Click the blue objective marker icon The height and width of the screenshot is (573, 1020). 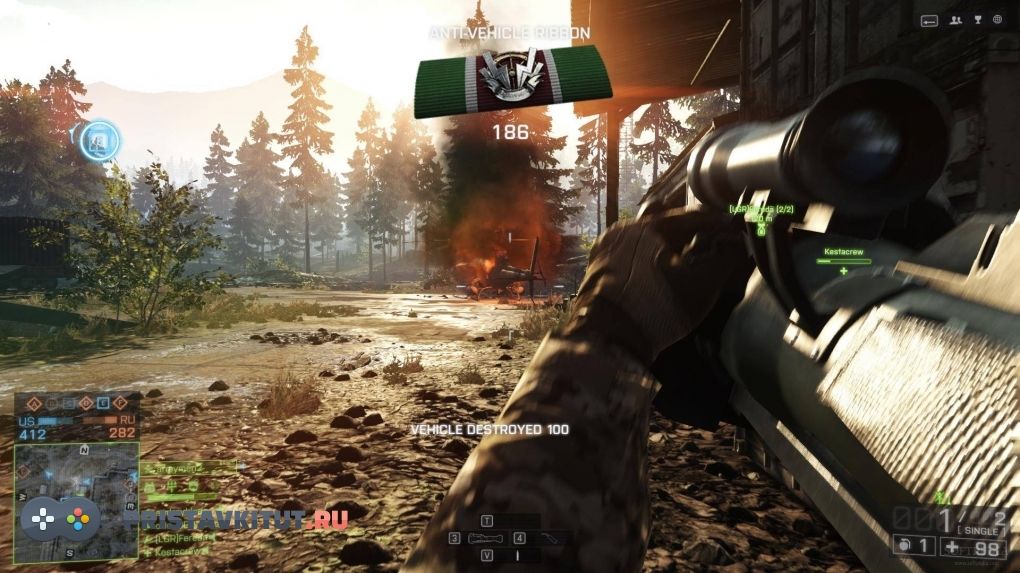tap(100, 140)
